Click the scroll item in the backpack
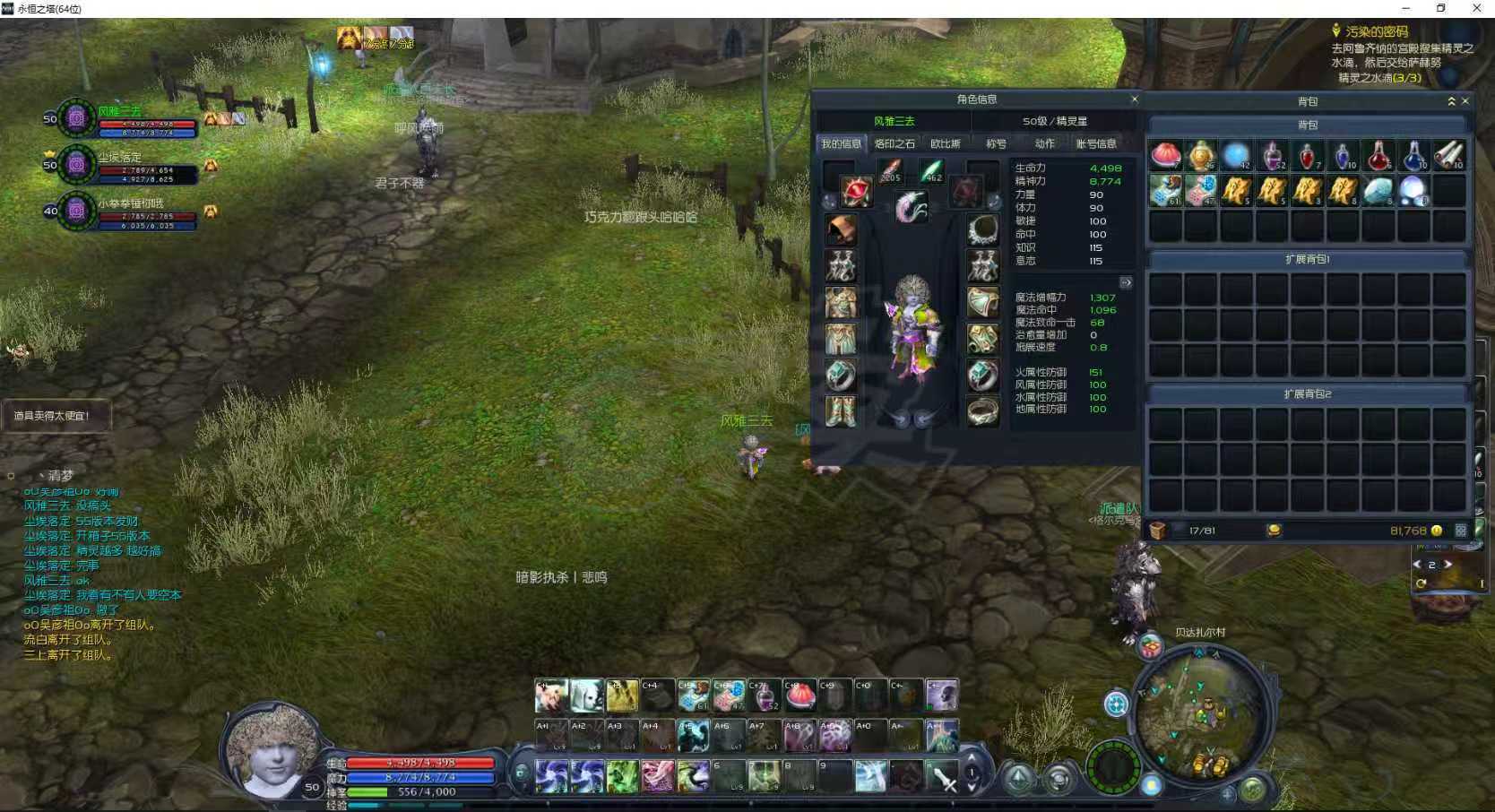Viewport: 1495px width, 812px height. click(1448, 156)
